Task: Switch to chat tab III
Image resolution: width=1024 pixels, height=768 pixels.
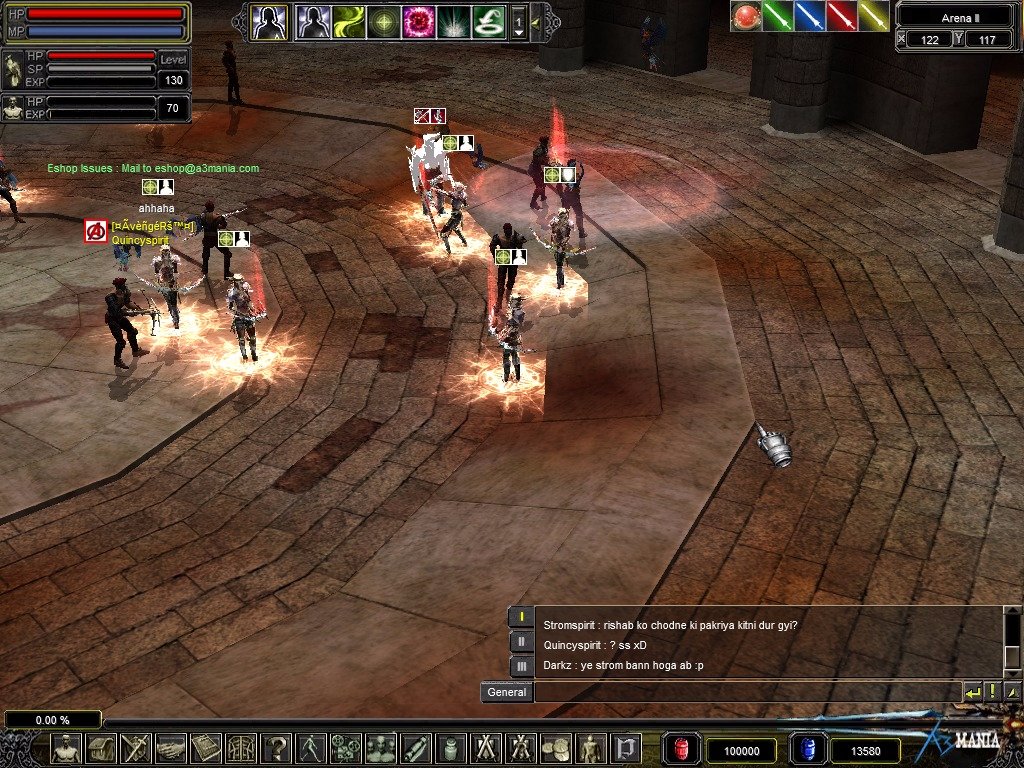Action: pyautogui.click(x=521, y=665)
